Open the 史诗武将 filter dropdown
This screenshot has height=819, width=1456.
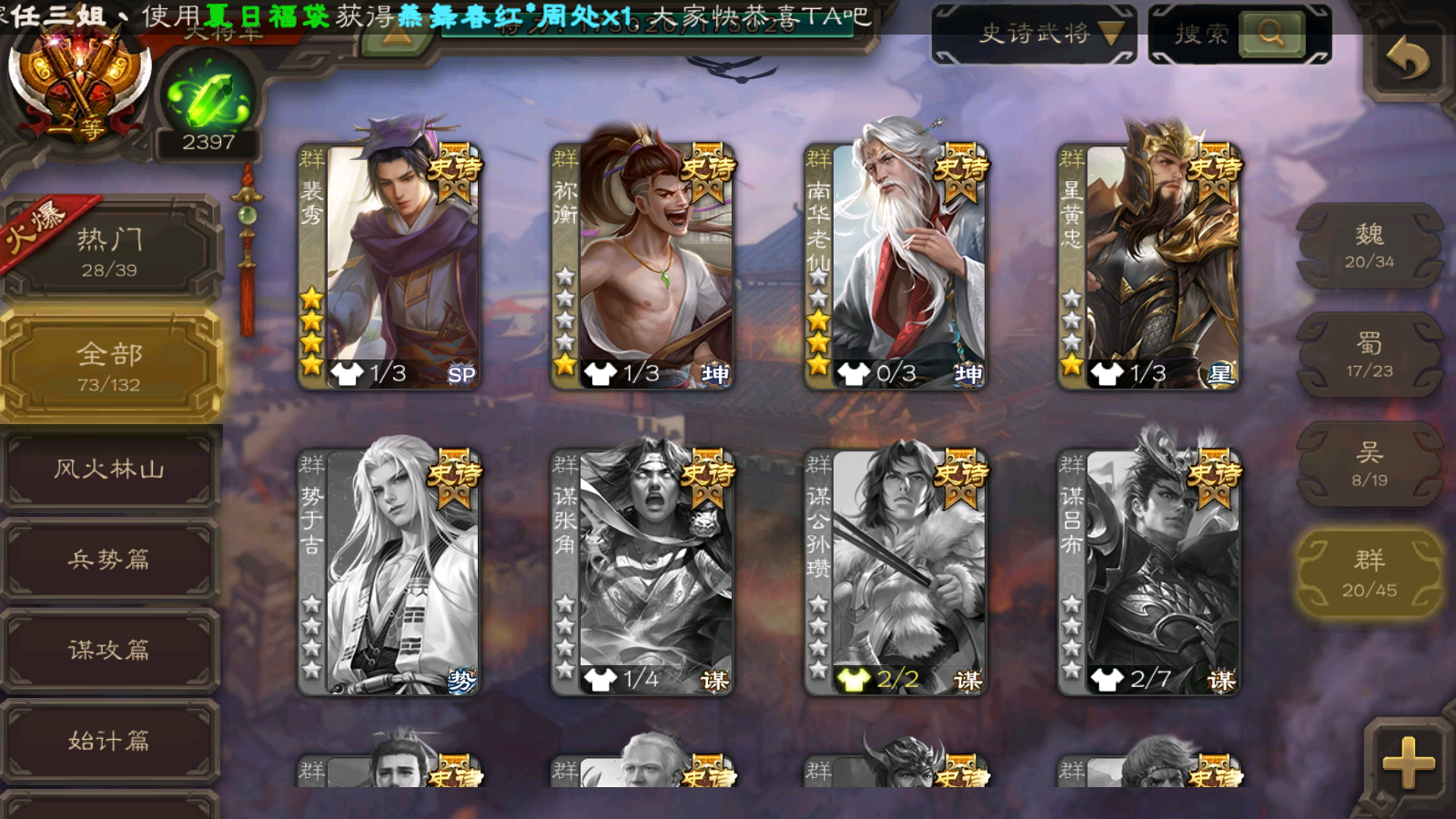click(1034, 34)
